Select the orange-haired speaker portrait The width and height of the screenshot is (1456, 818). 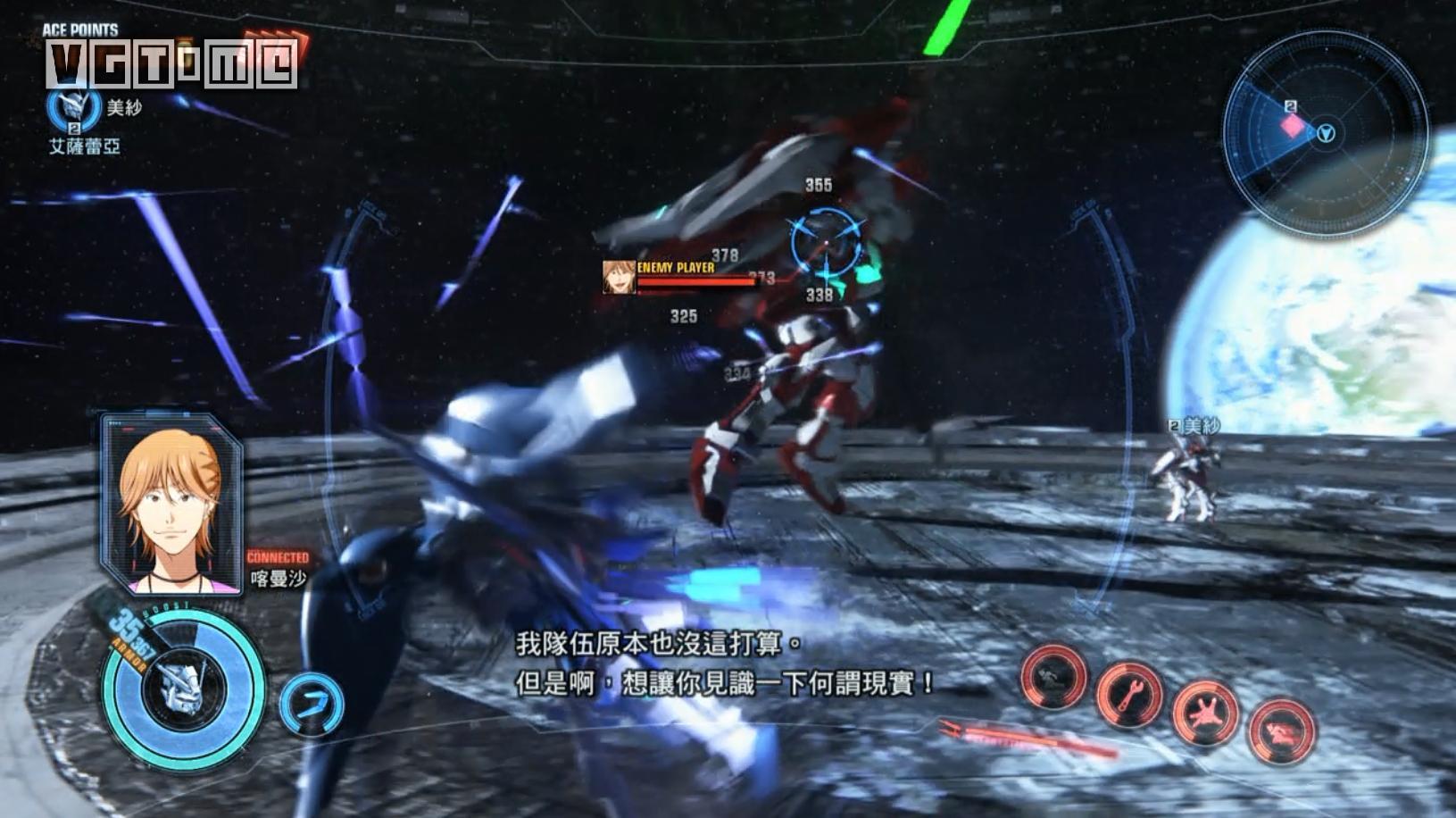click(172, 505)
